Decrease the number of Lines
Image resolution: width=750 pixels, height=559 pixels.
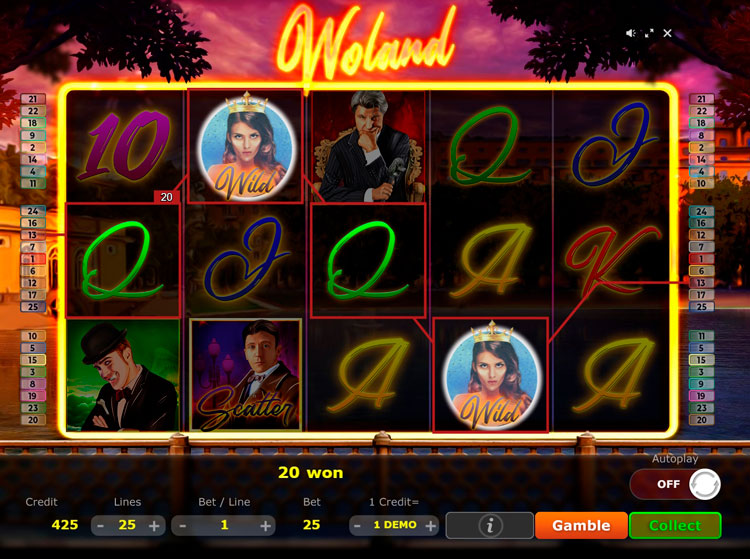100,525
